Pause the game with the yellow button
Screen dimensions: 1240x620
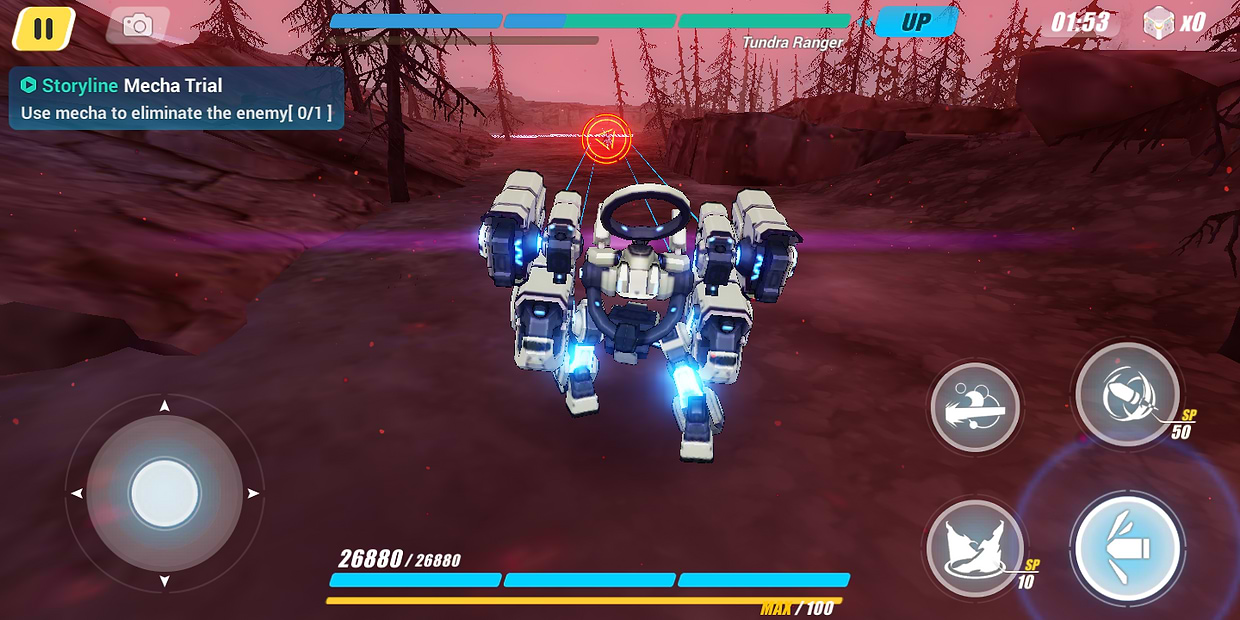tap(43, 28)
